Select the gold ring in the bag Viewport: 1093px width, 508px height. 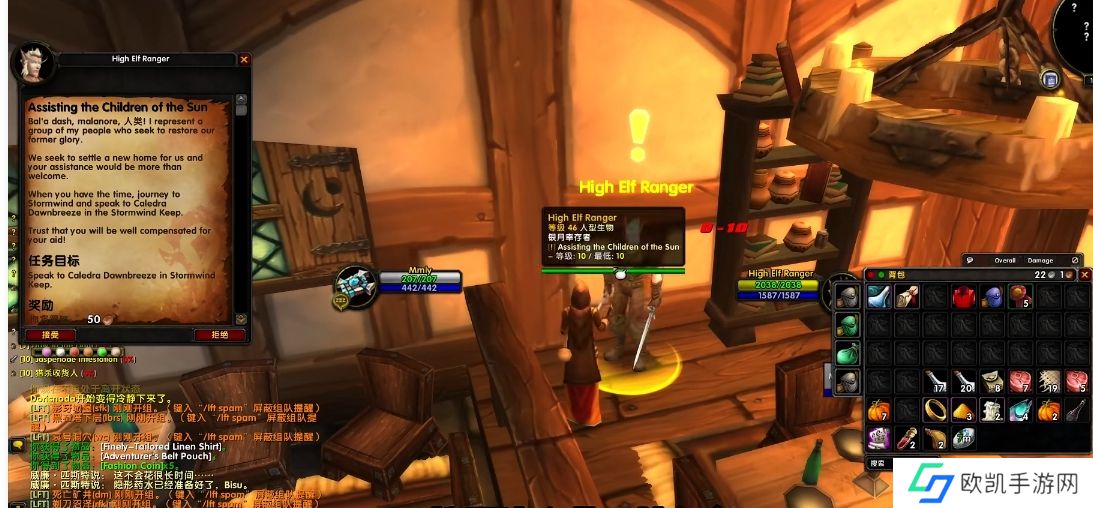[x=935, y=409]
